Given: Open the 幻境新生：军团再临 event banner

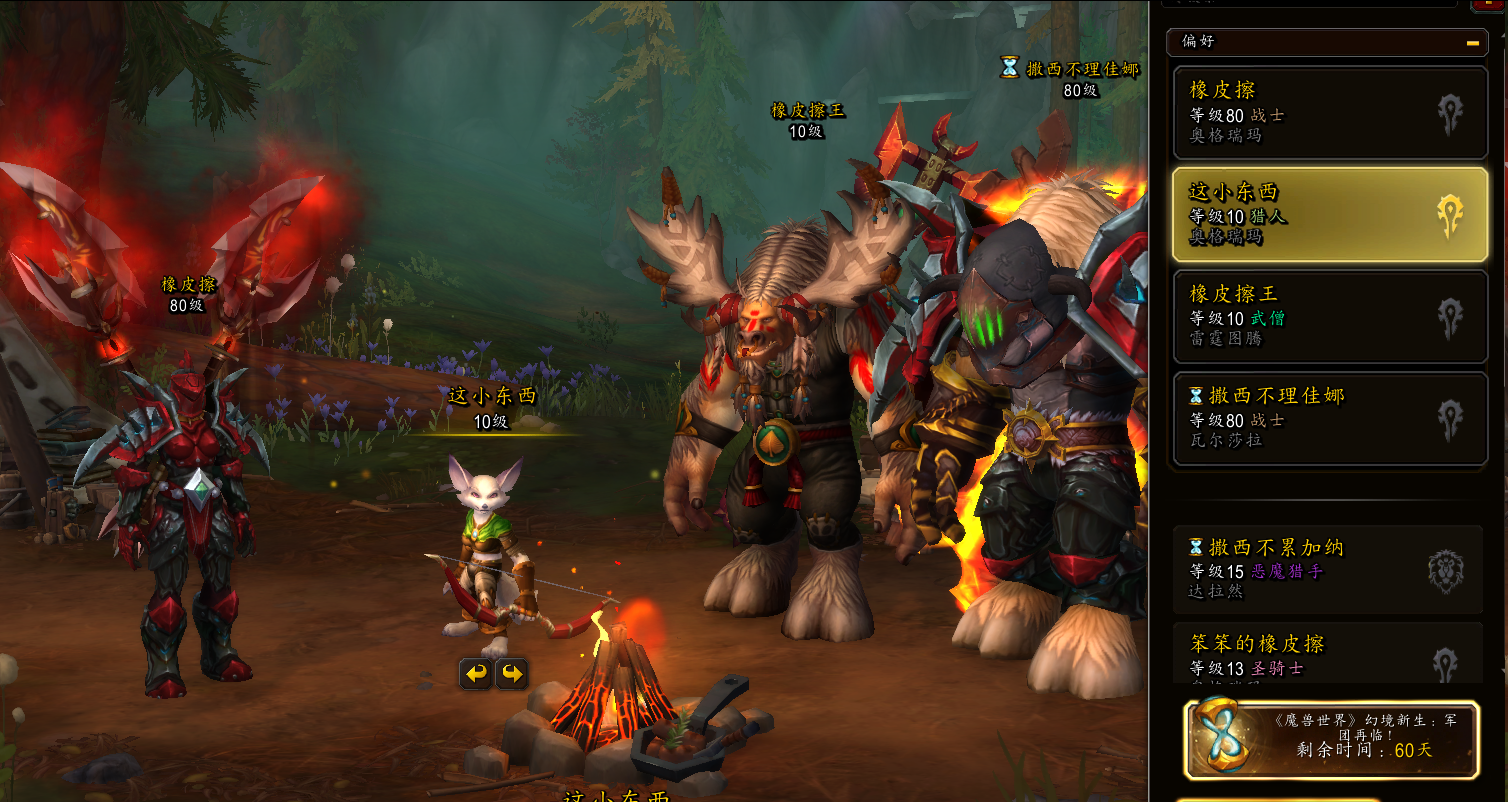Looking at the screenshot, I should click(1331, 740).
